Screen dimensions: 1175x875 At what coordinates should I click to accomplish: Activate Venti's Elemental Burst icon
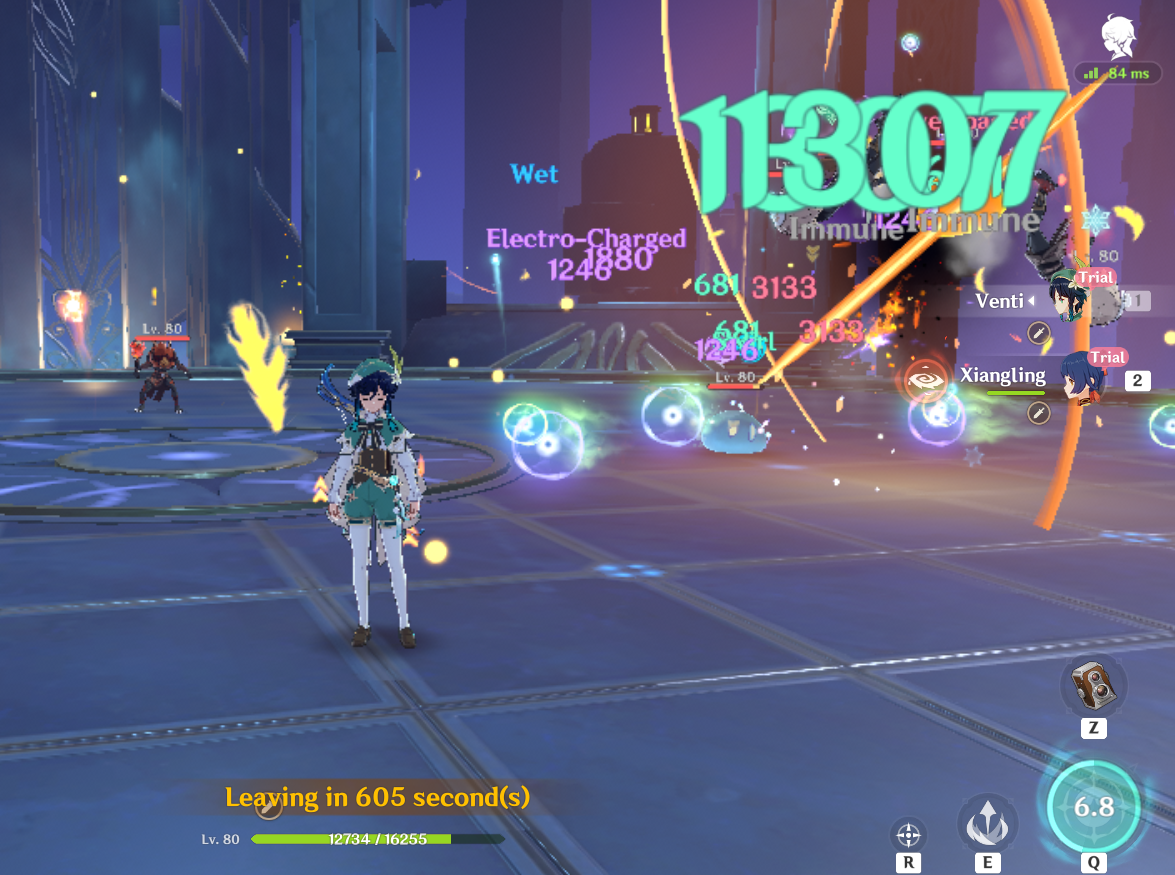tap(1093, 807)
